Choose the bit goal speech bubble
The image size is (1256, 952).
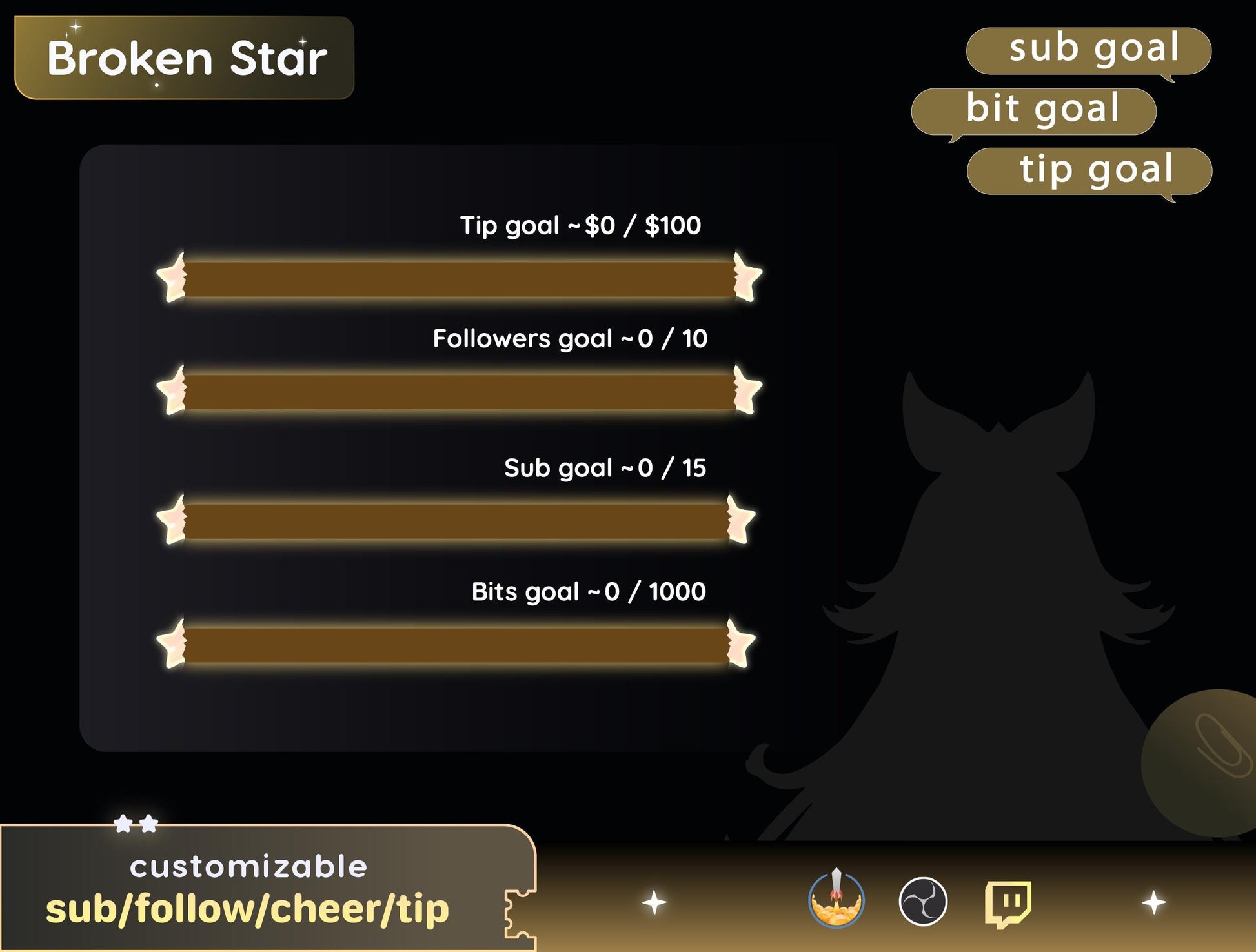click(x=1033, y=111)
